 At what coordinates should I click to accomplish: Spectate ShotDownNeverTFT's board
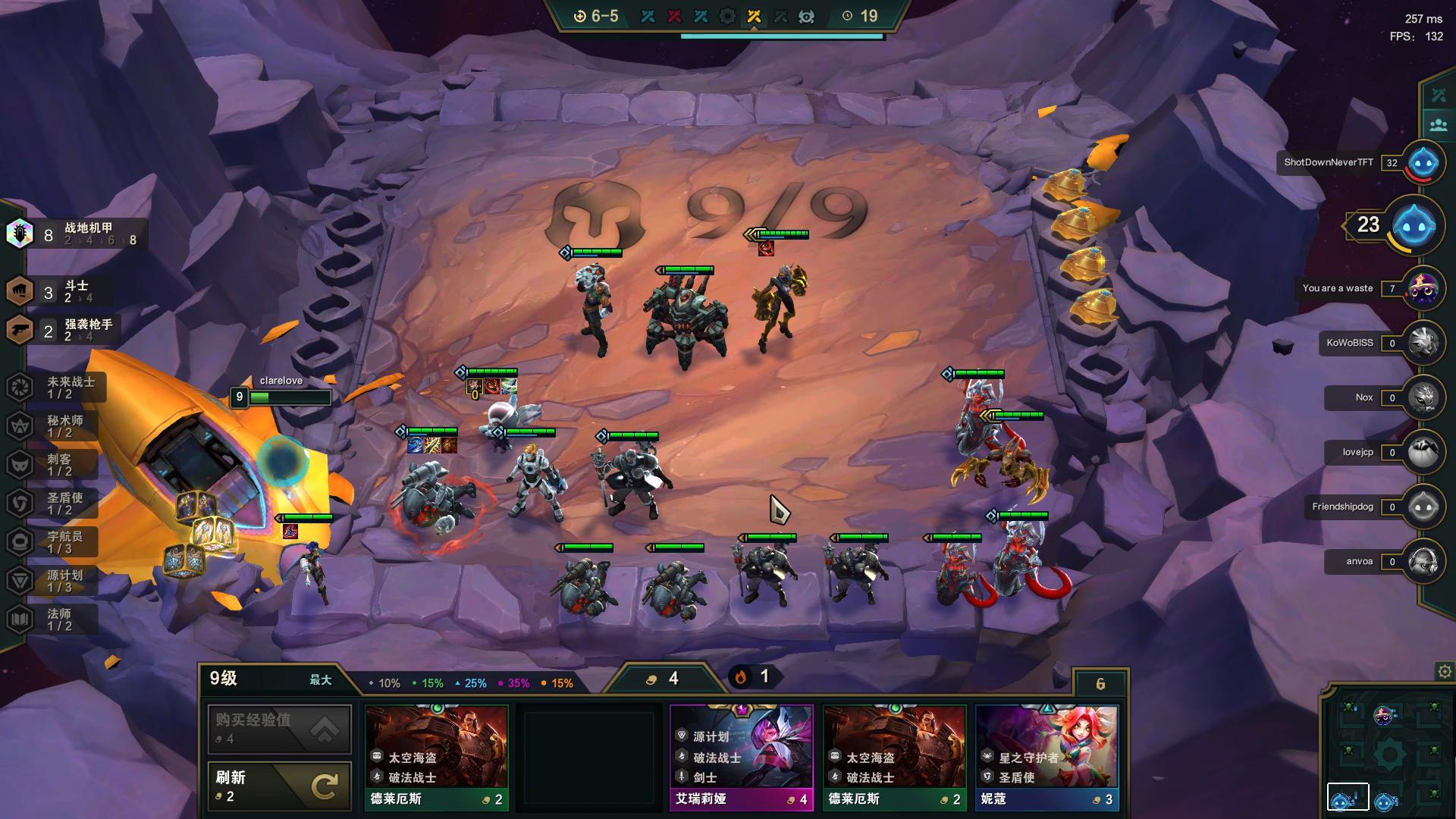1423,162
